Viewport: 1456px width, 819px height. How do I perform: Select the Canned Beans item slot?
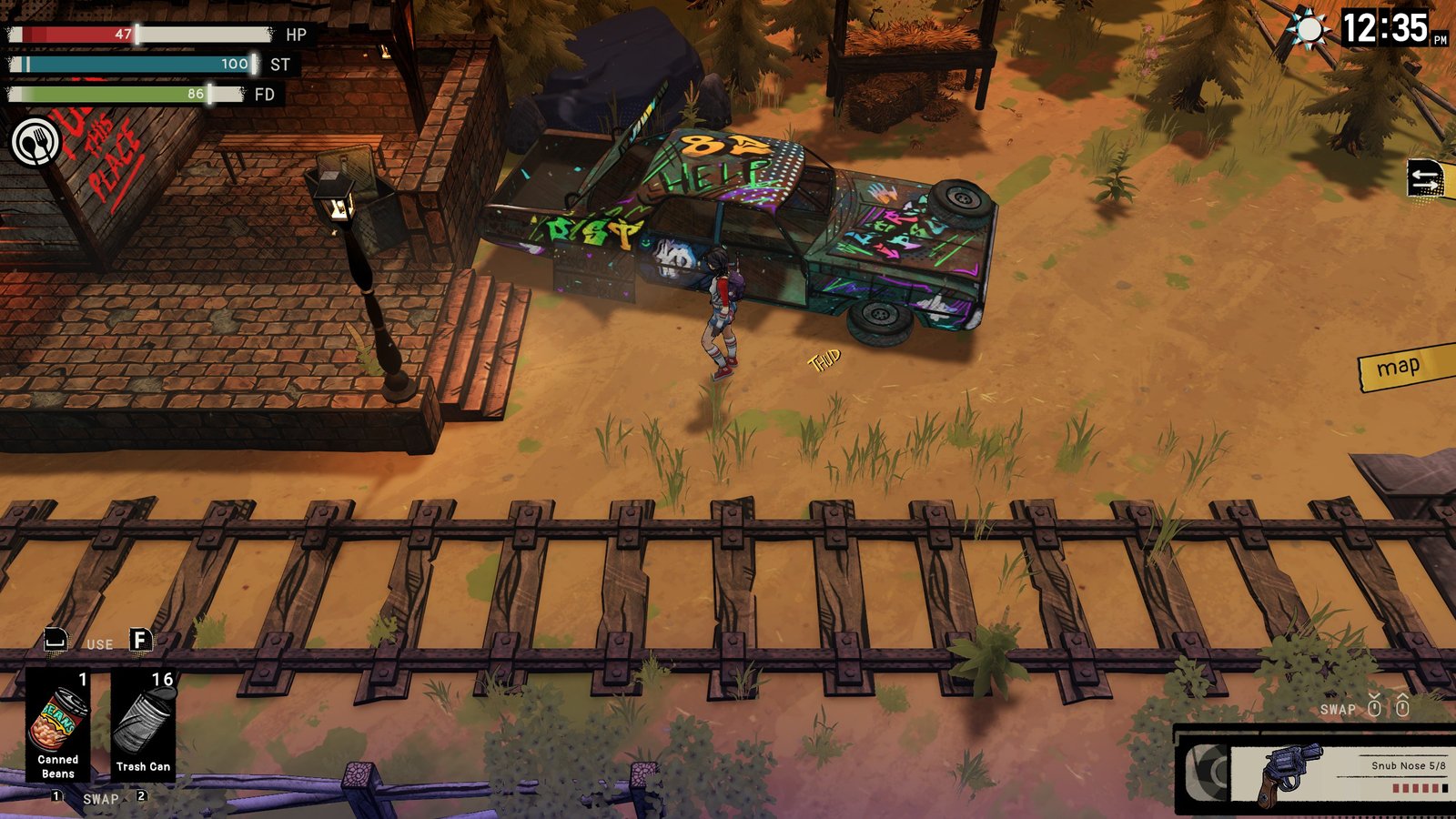58,725
